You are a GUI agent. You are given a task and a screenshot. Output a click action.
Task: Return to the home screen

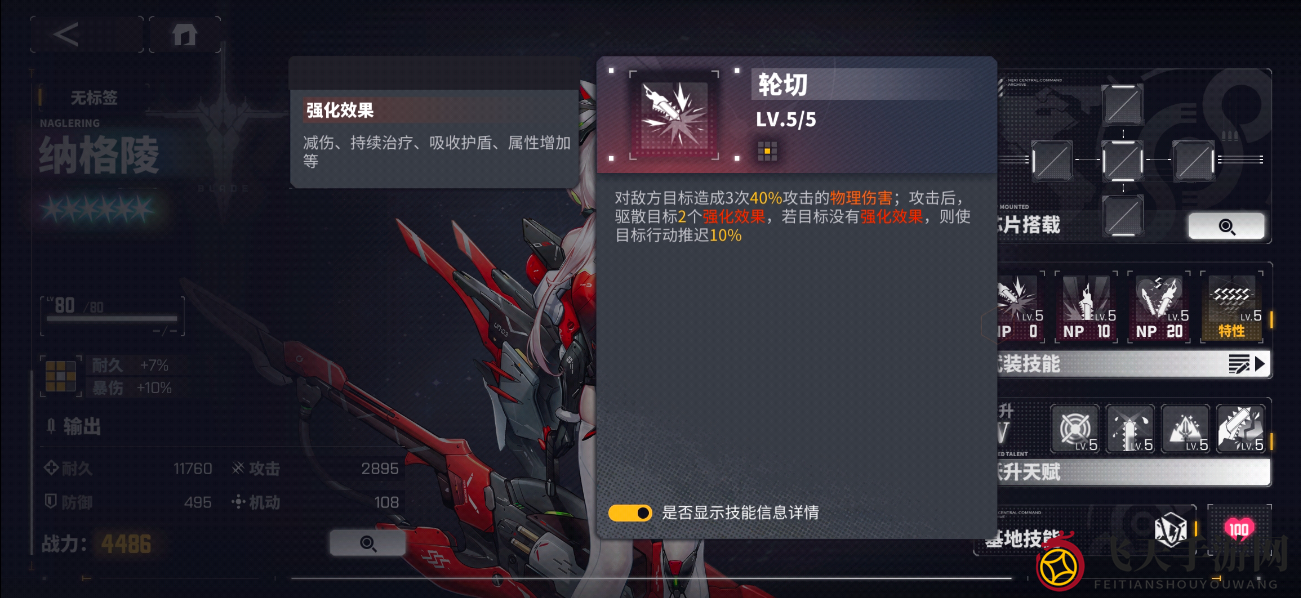coord(184,35)
